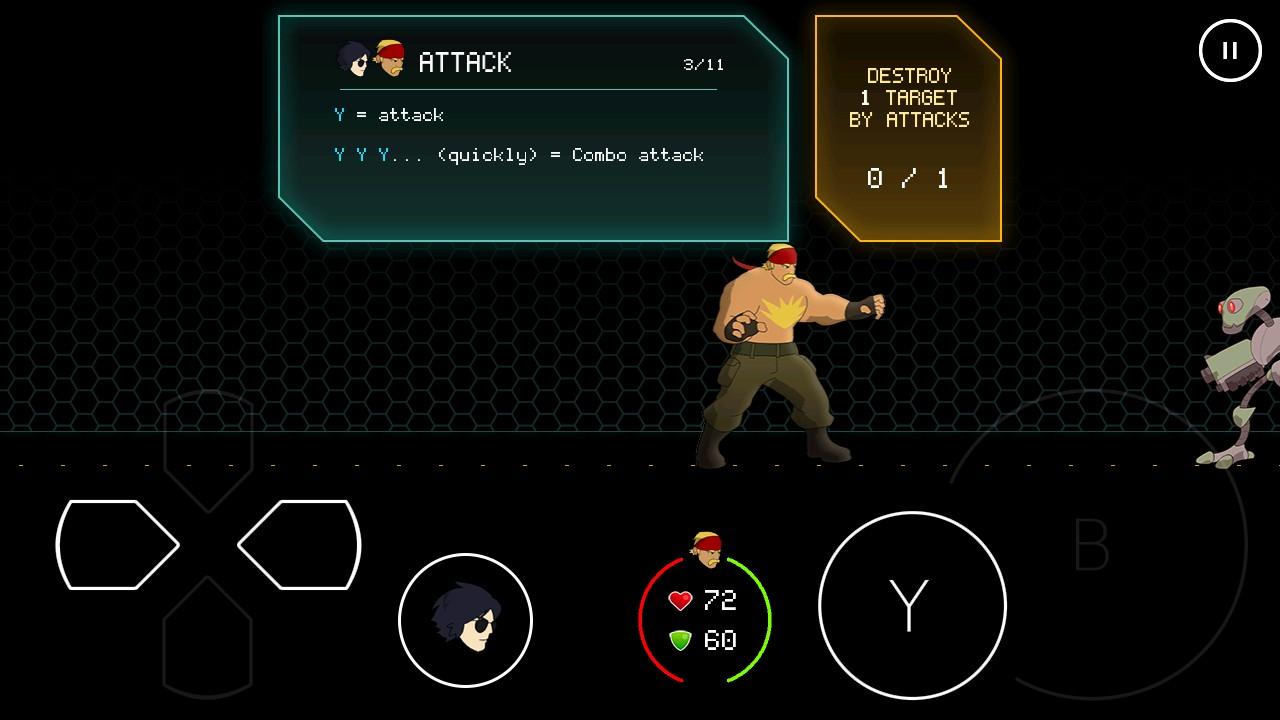Pause the game with the pause button

click(x=1230, y=50)
